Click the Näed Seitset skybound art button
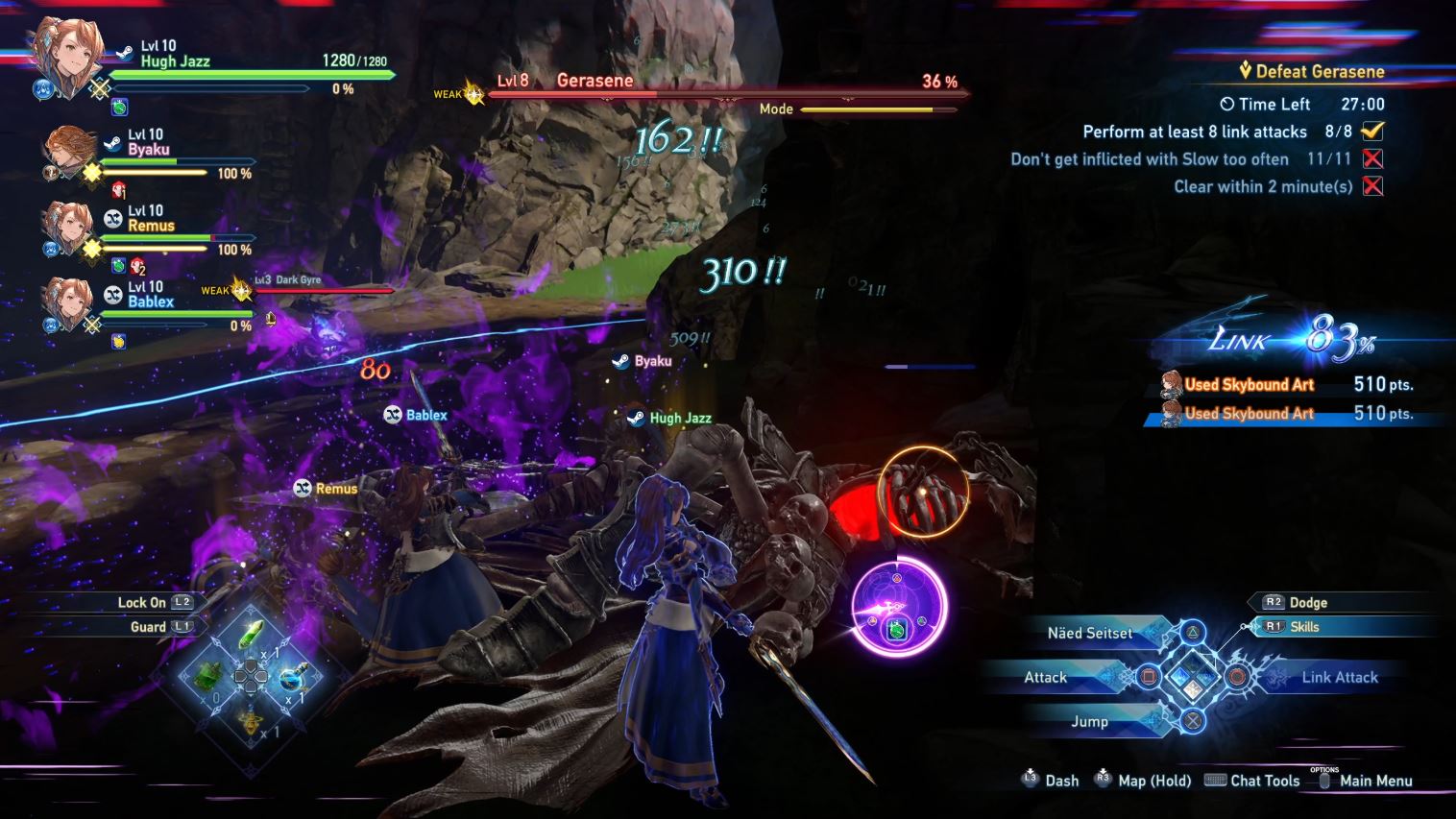 point(1089,634)
